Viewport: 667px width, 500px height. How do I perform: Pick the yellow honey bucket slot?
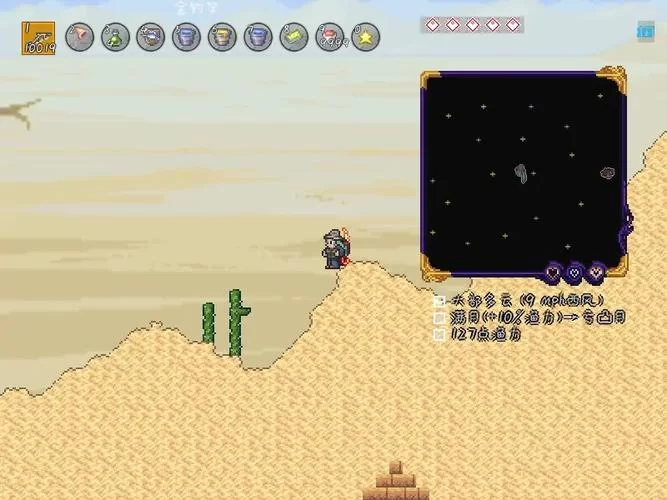(222, 38)
